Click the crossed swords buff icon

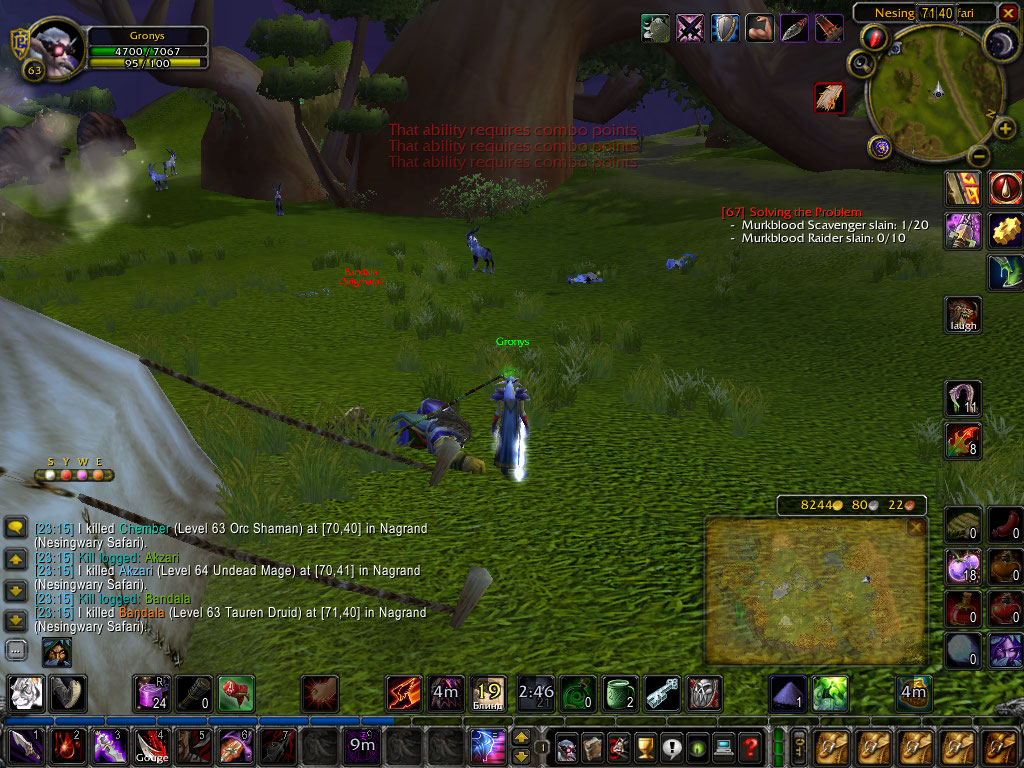click(691, 28)
